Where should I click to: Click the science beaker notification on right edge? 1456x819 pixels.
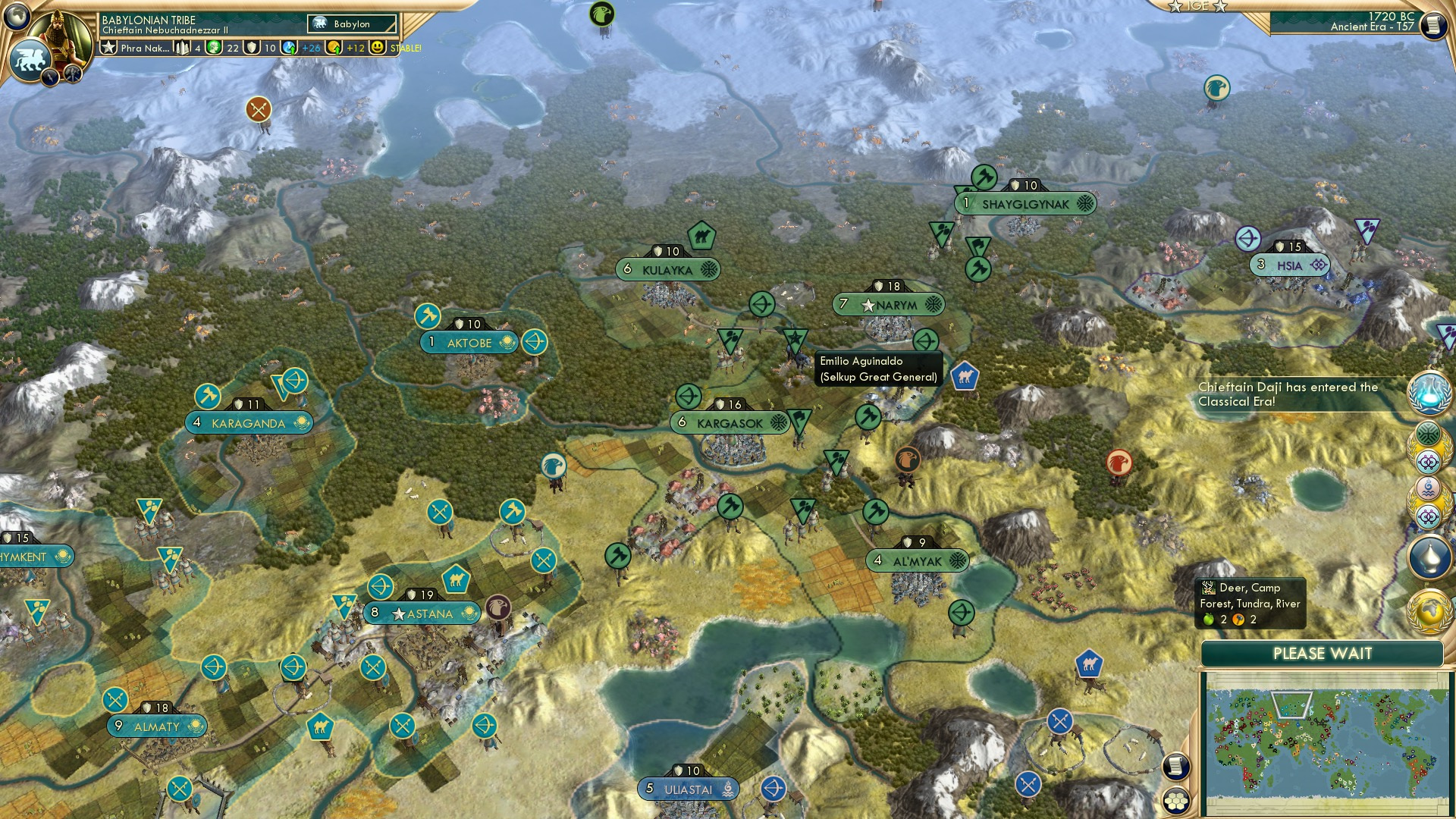[1429, 391]
